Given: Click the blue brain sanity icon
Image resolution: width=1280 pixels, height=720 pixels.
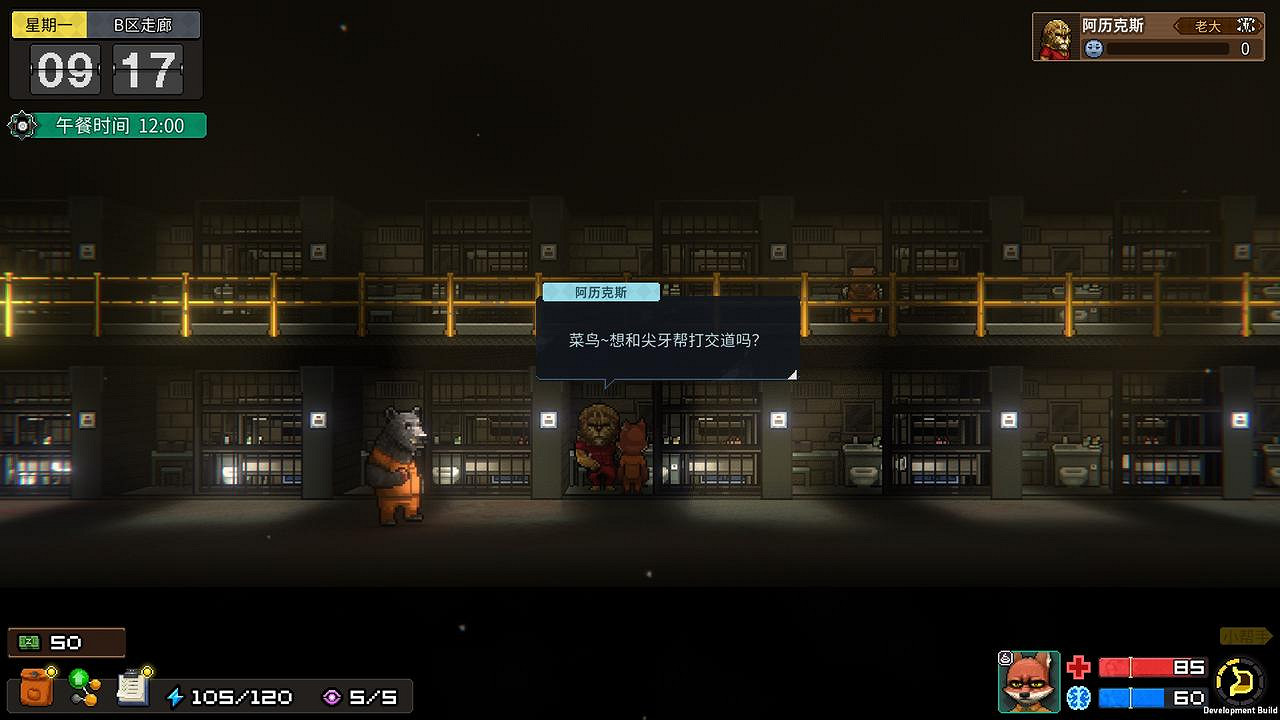Looking at the screenshot, I should [1079, 697].
